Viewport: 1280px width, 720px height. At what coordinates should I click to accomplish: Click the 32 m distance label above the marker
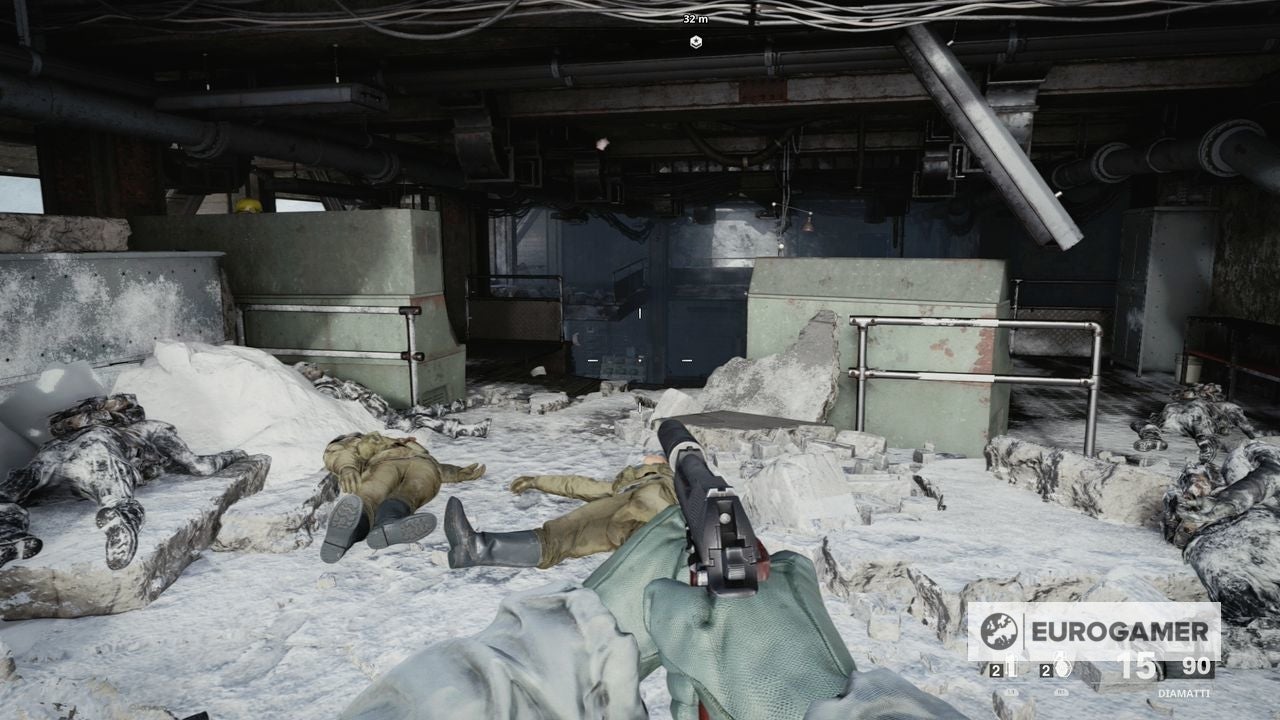694,17
